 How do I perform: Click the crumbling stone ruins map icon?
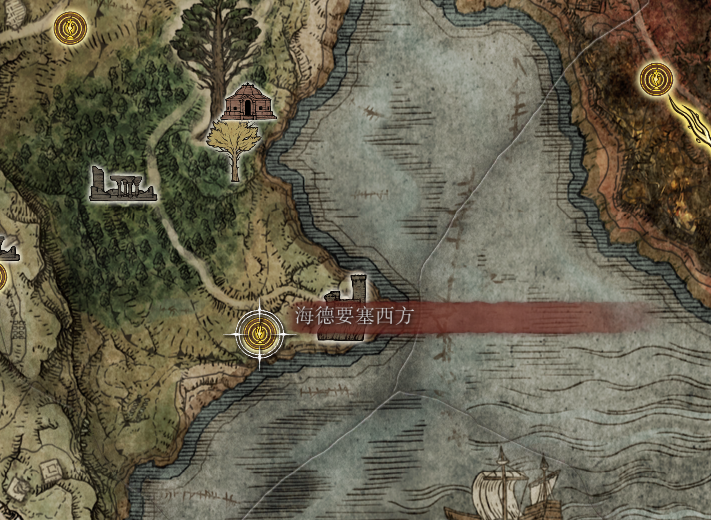point(120,184)
